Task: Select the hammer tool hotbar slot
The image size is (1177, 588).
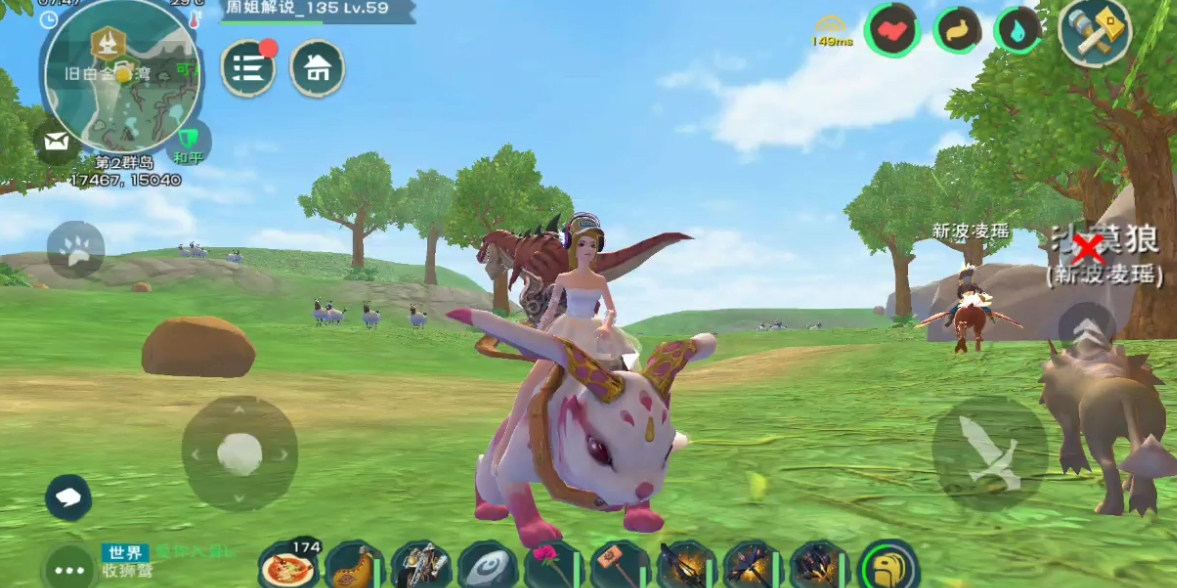Action: [619, 567]
